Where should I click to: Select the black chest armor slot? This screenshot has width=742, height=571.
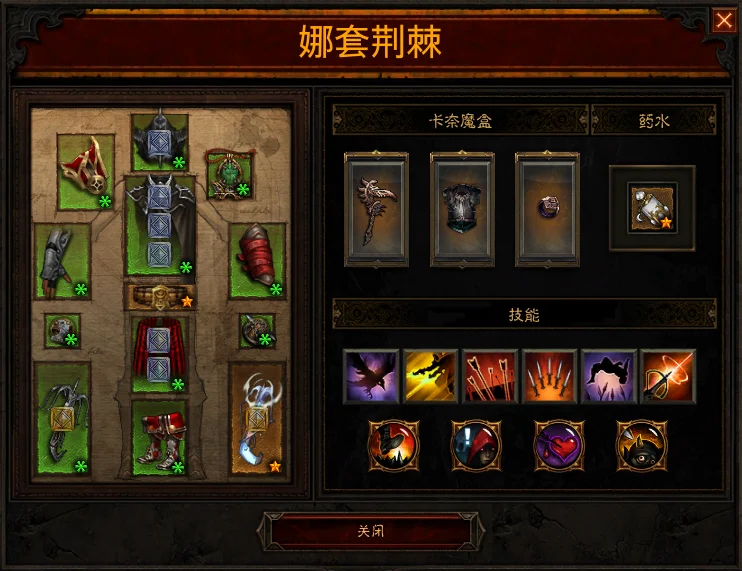[x=160, y=225]
